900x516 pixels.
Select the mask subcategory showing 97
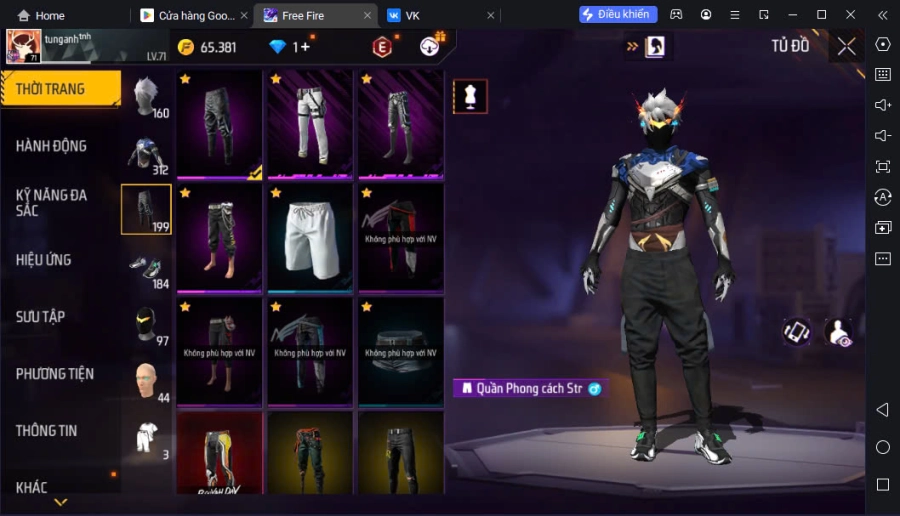point(148,323)
